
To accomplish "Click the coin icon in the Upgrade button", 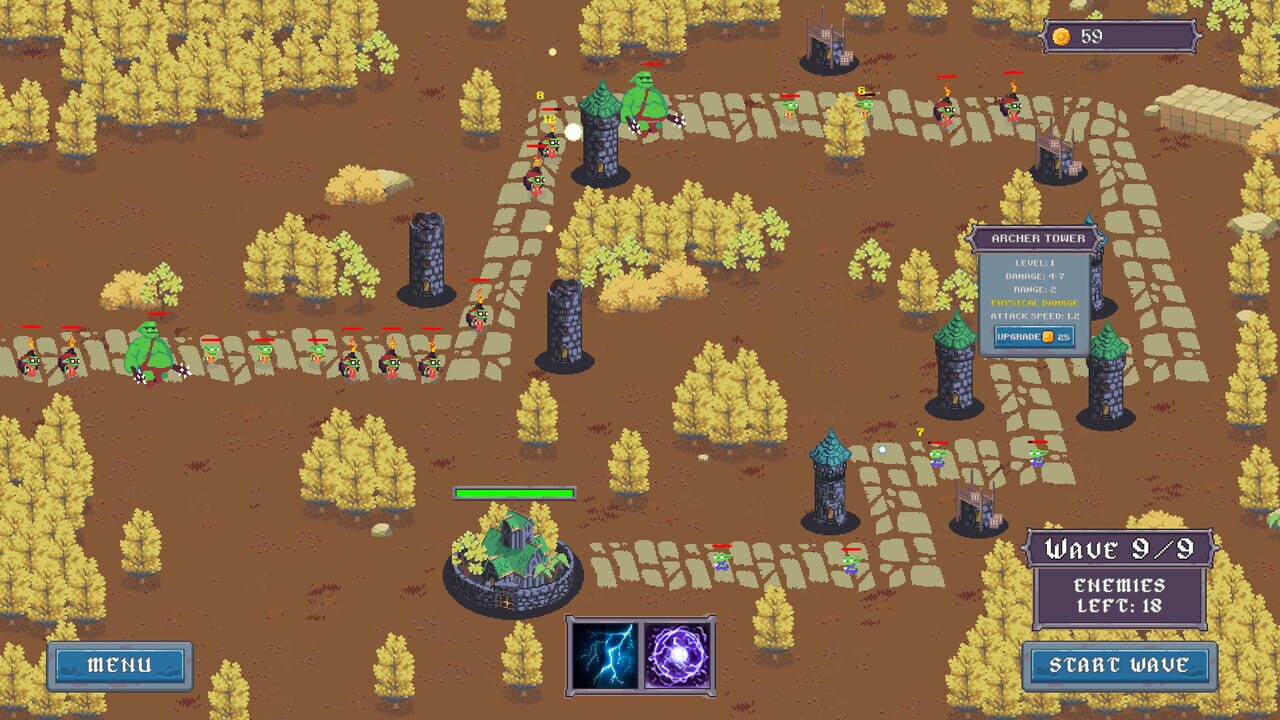I will 1047,337.
